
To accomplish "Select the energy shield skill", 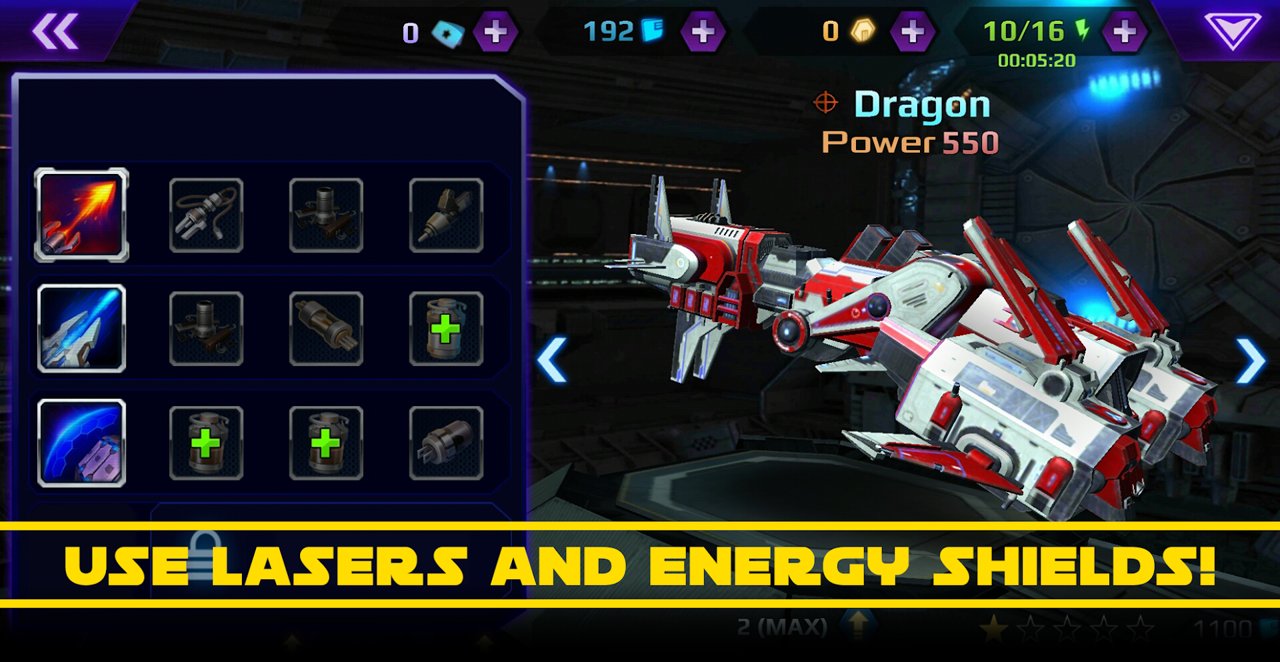I will click(82, 443).
